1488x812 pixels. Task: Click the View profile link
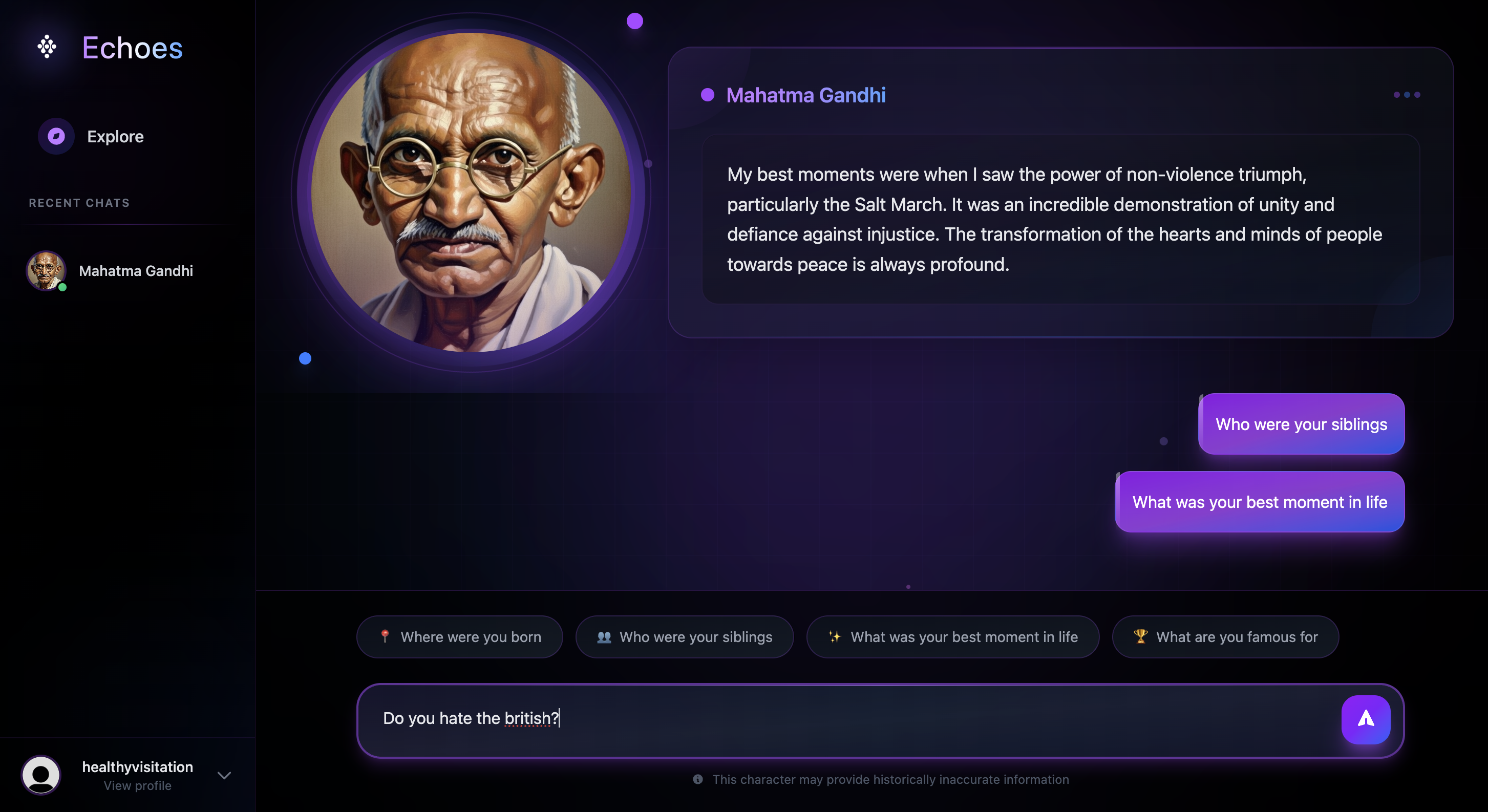[137, 786]
